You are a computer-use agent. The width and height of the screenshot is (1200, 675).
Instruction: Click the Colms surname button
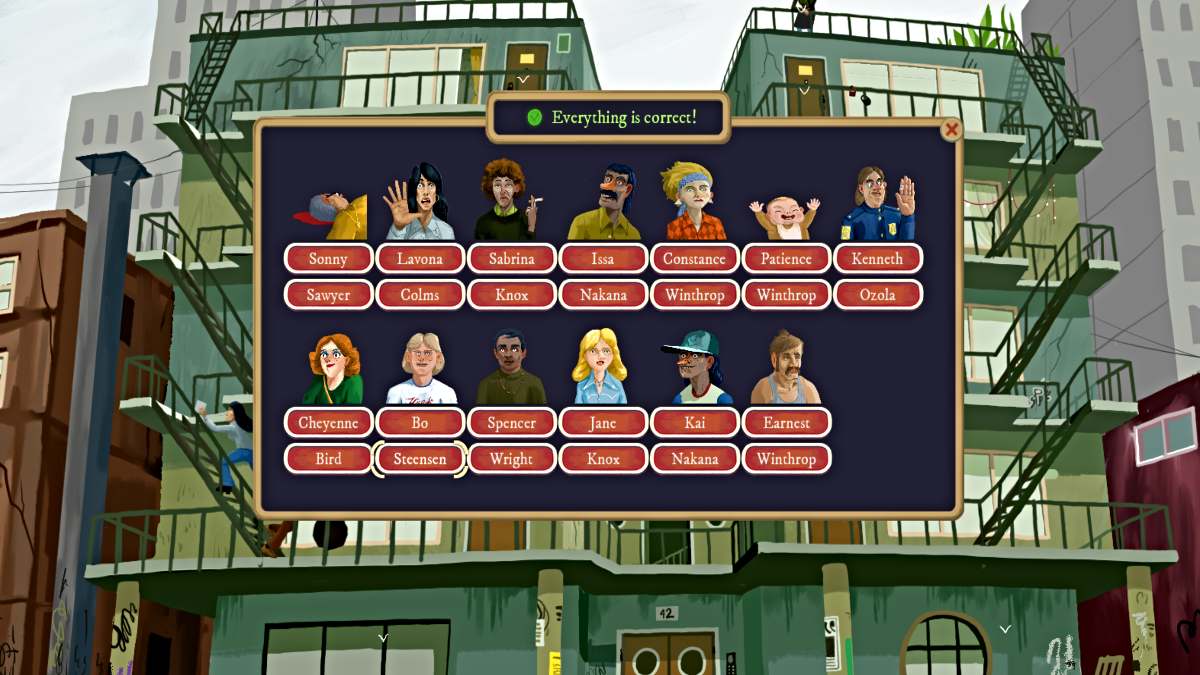point(420,295)
